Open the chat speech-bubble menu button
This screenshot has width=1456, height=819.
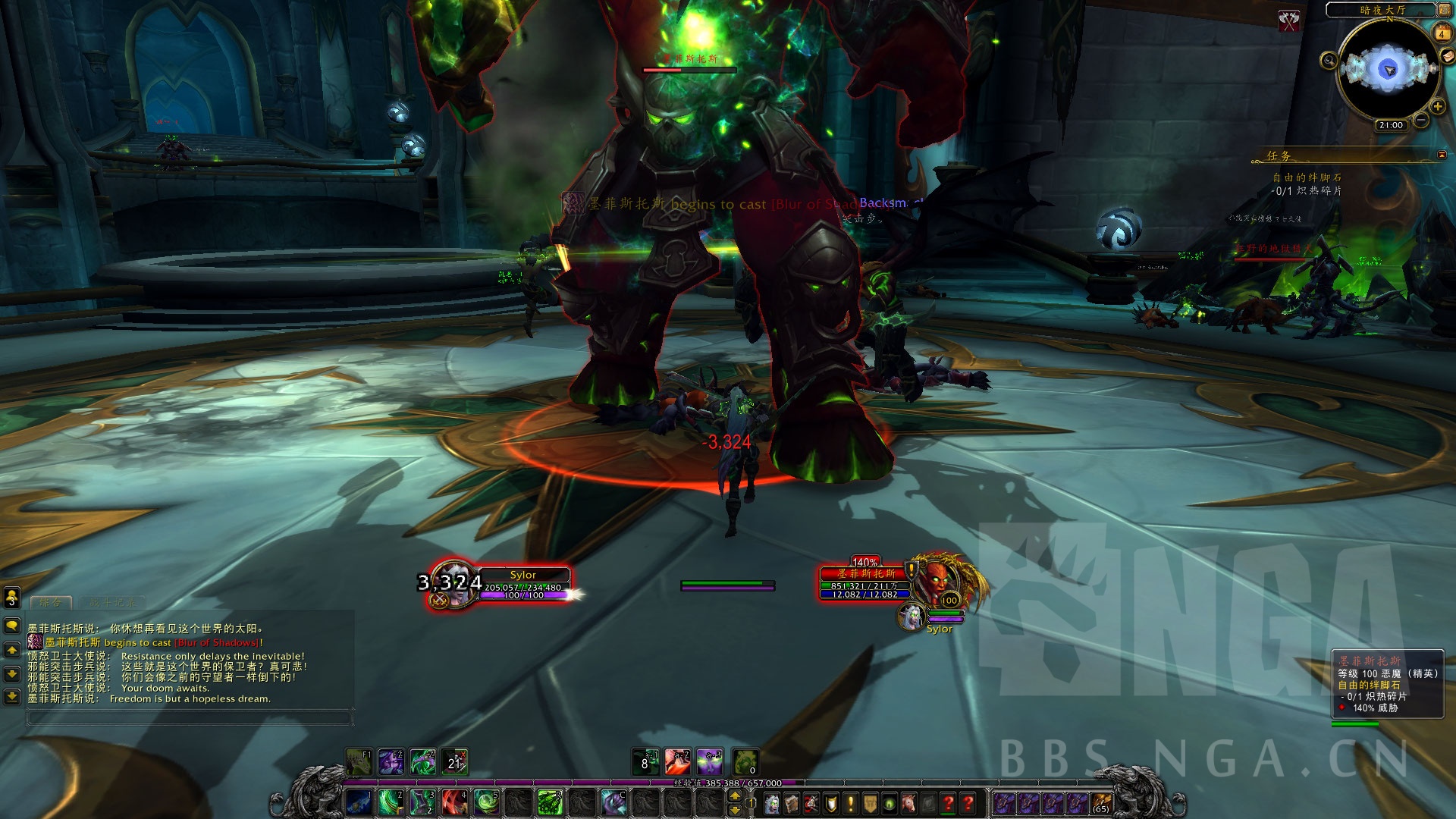coord(12,626)
